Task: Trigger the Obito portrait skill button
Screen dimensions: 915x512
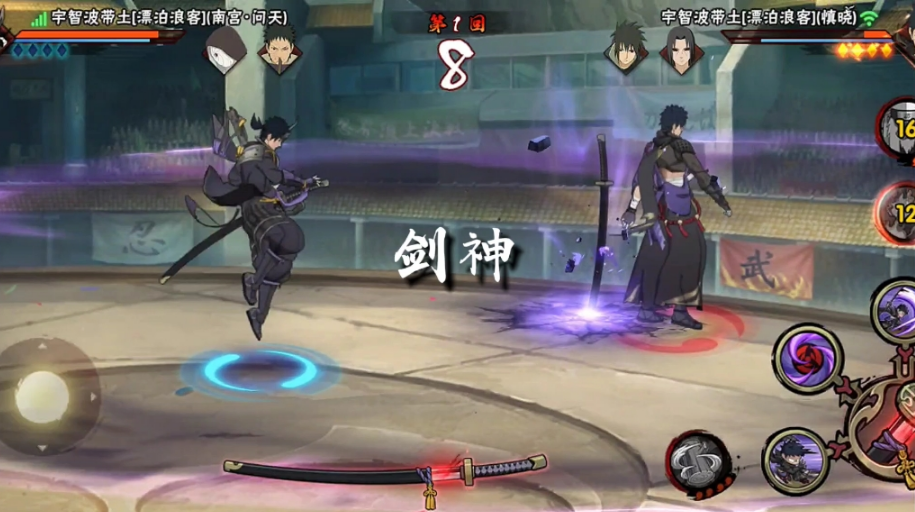Action: coord(794,461)
